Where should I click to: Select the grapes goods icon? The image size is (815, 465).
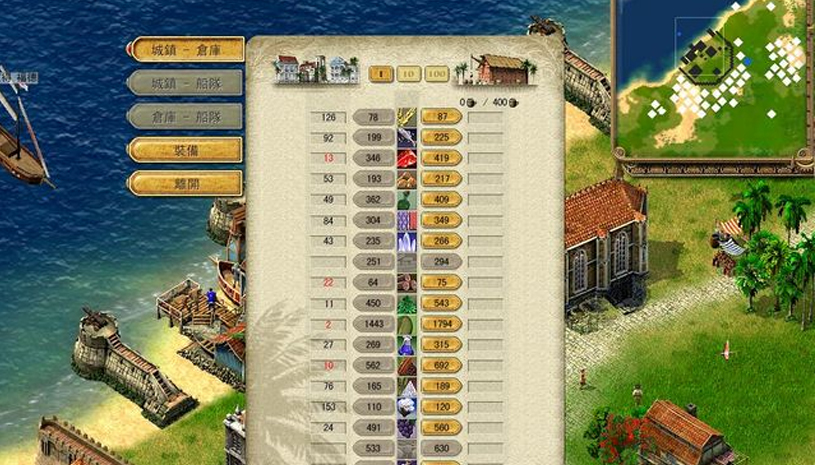click(407, 428)
